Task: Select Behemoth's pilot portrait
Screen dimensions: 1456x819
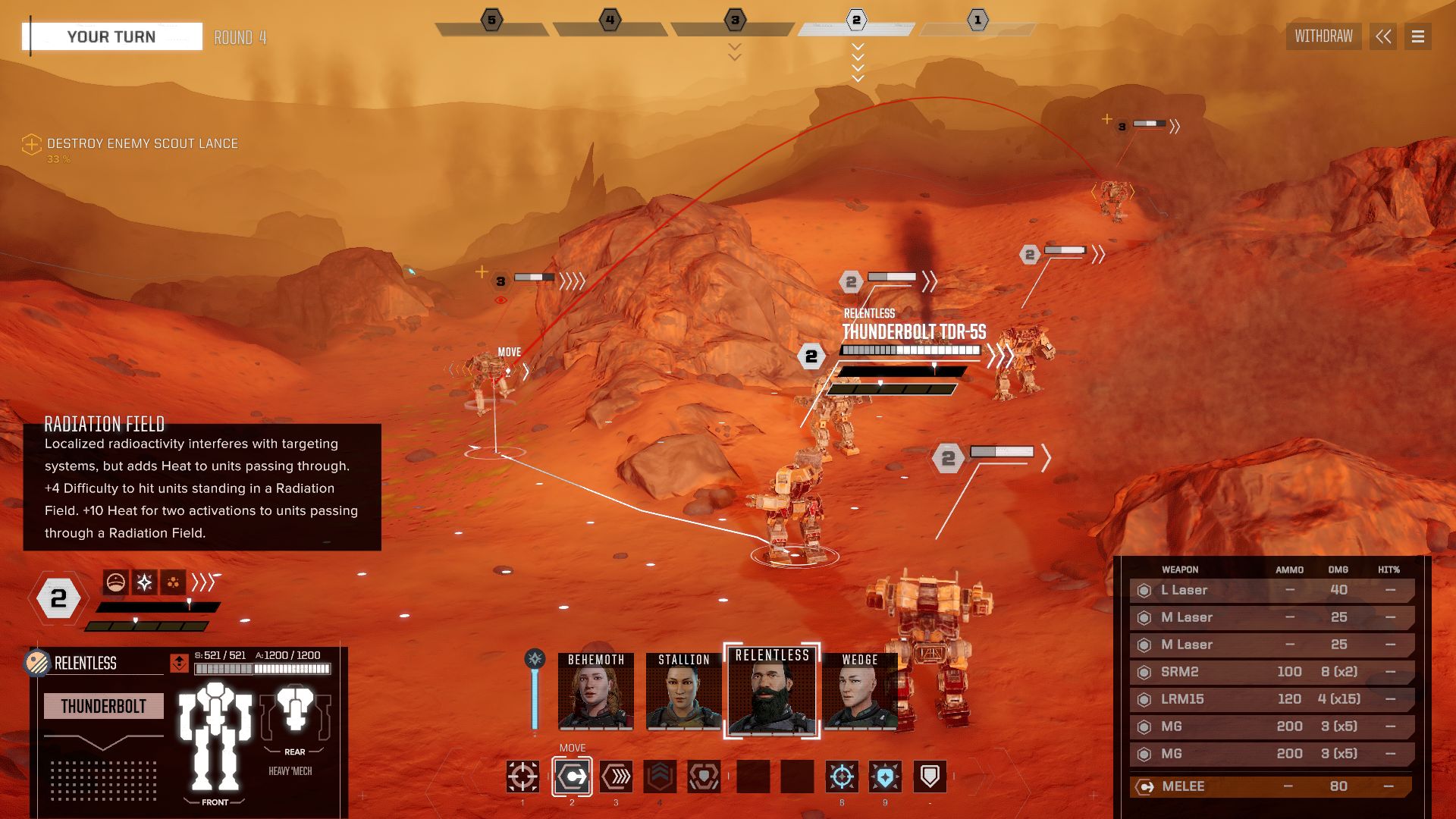Action: pos(596,692)
